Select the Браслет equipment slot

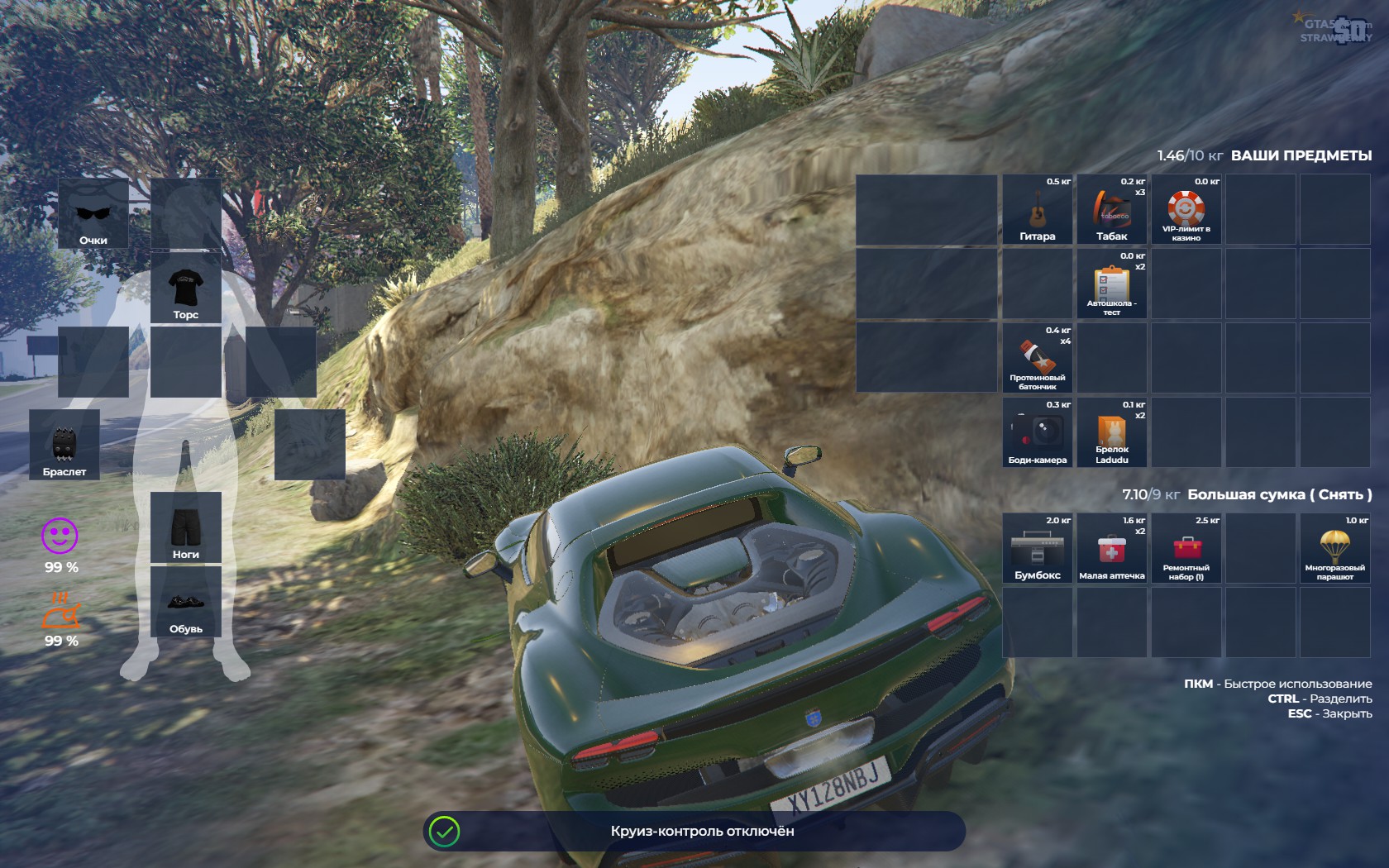tap(64, 445)
